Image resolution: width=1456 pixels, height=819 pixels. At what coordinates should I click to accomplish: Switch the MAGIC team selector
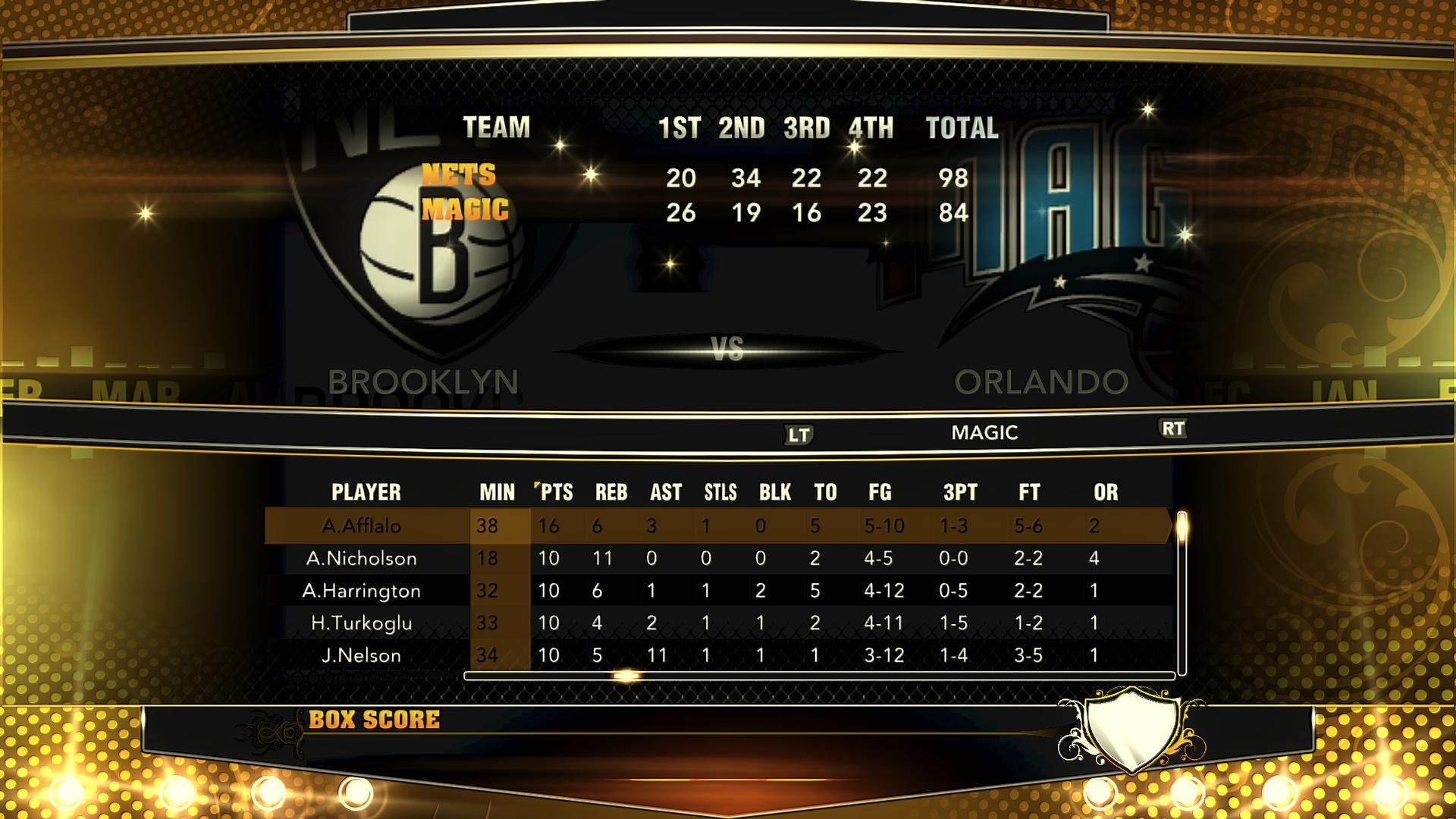point(984,432)
